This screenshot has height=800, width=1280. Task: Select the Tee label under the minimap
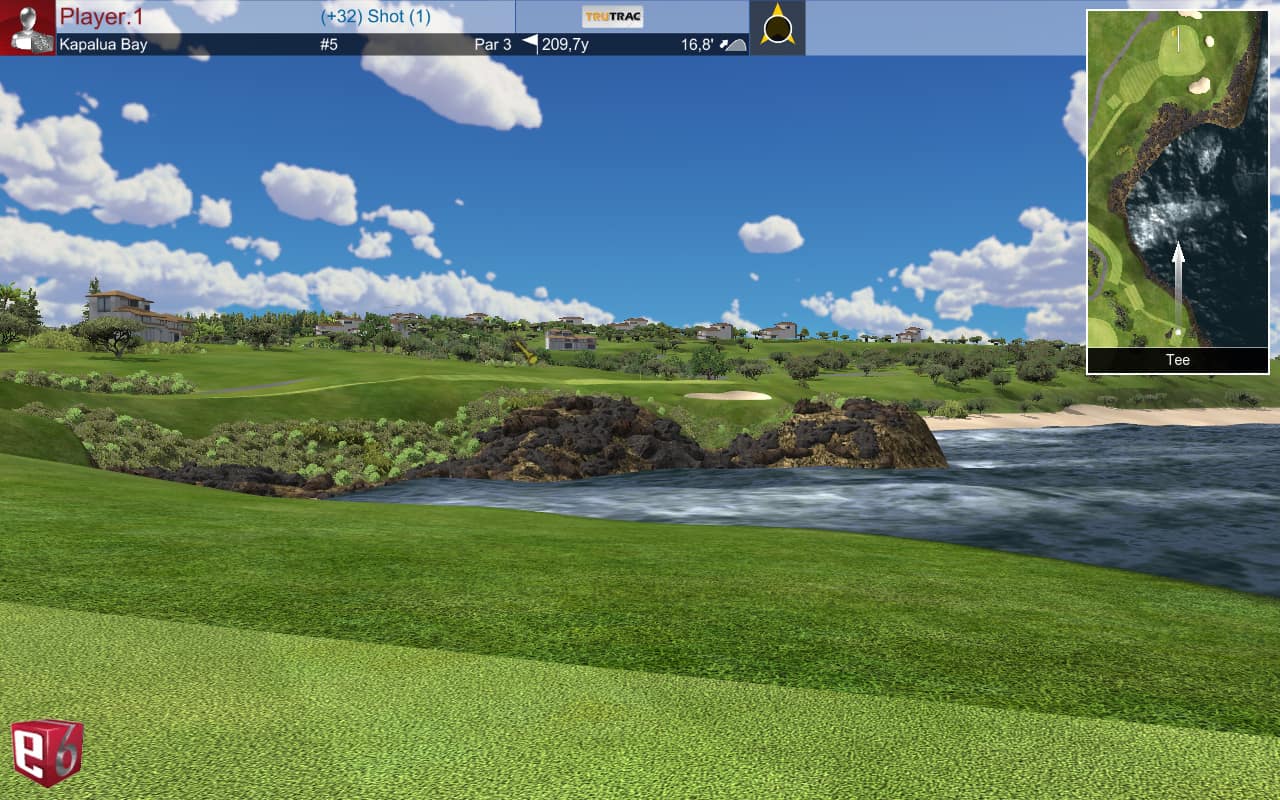click(1177, 360)
